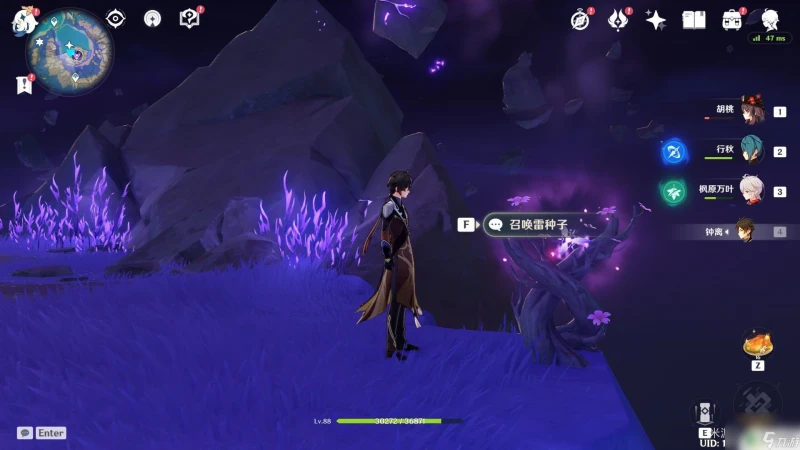Activate Zhongli's stone pillar elemental skill

(x=706, y=414)
